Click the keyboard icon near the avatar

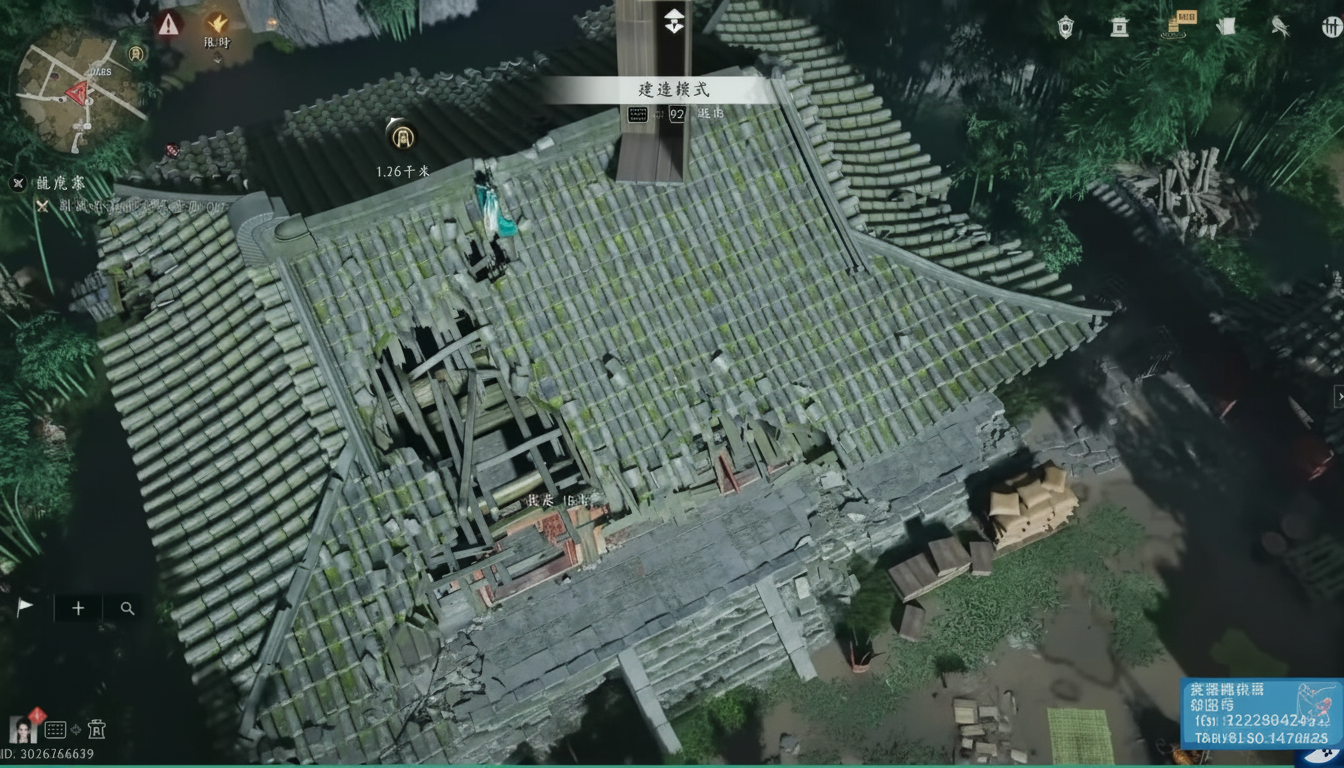click(55, 729)
